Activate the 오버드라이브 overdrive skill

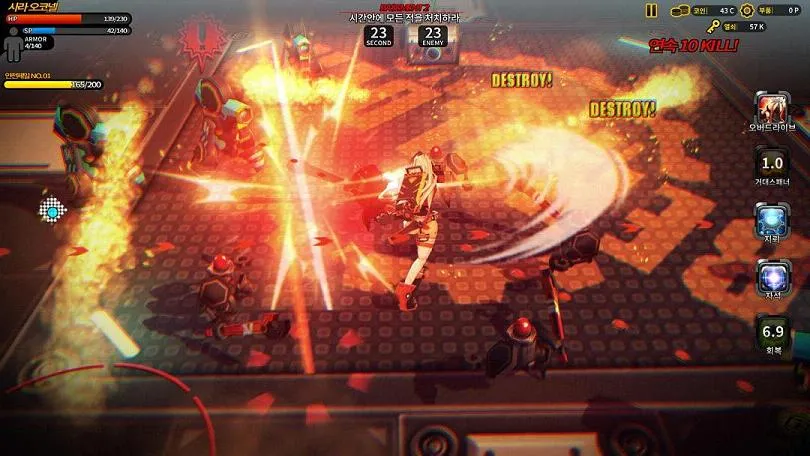coord(771,108)
